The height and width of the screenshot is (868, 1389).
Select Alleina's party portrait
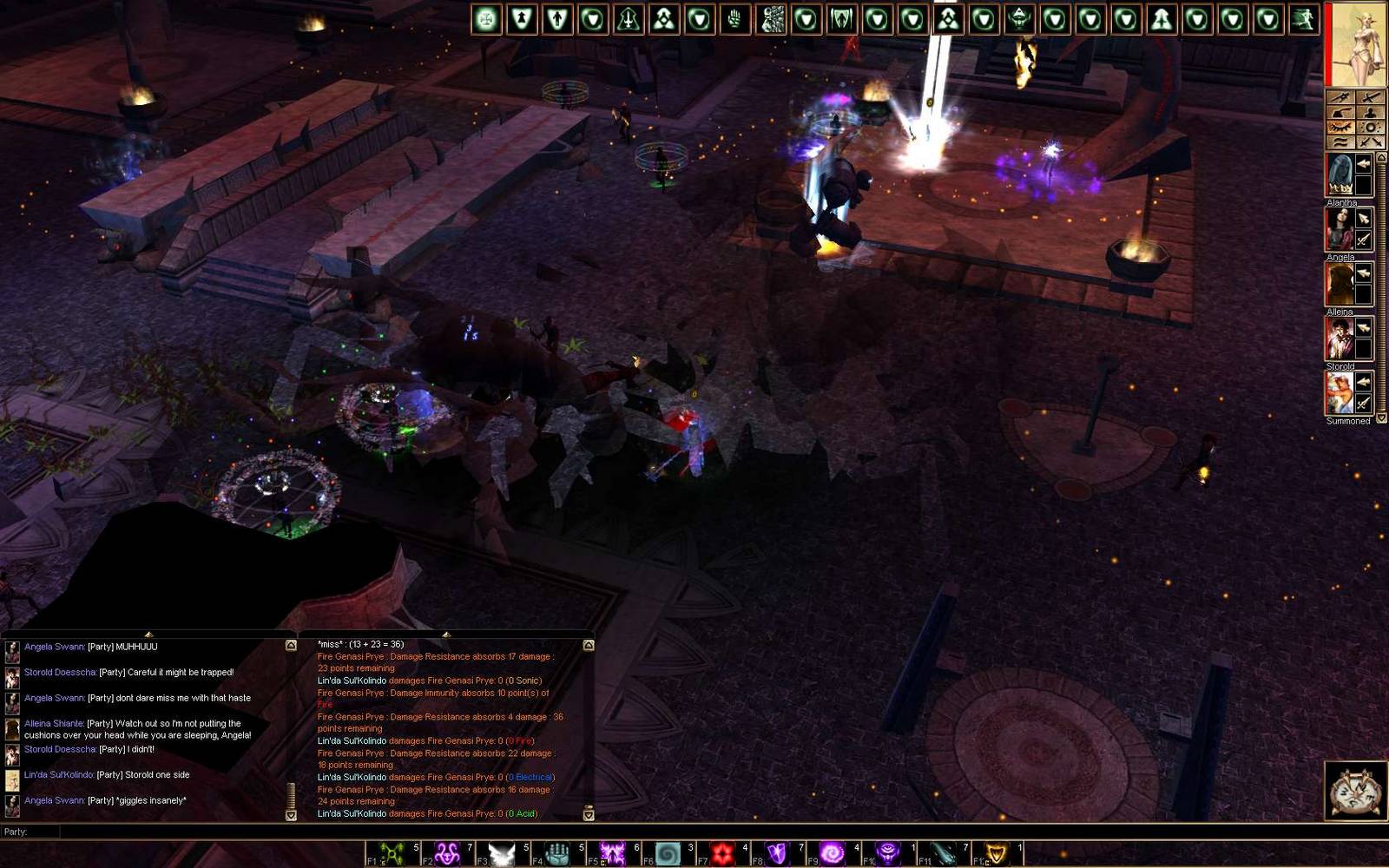click(x=1340, y=284)
